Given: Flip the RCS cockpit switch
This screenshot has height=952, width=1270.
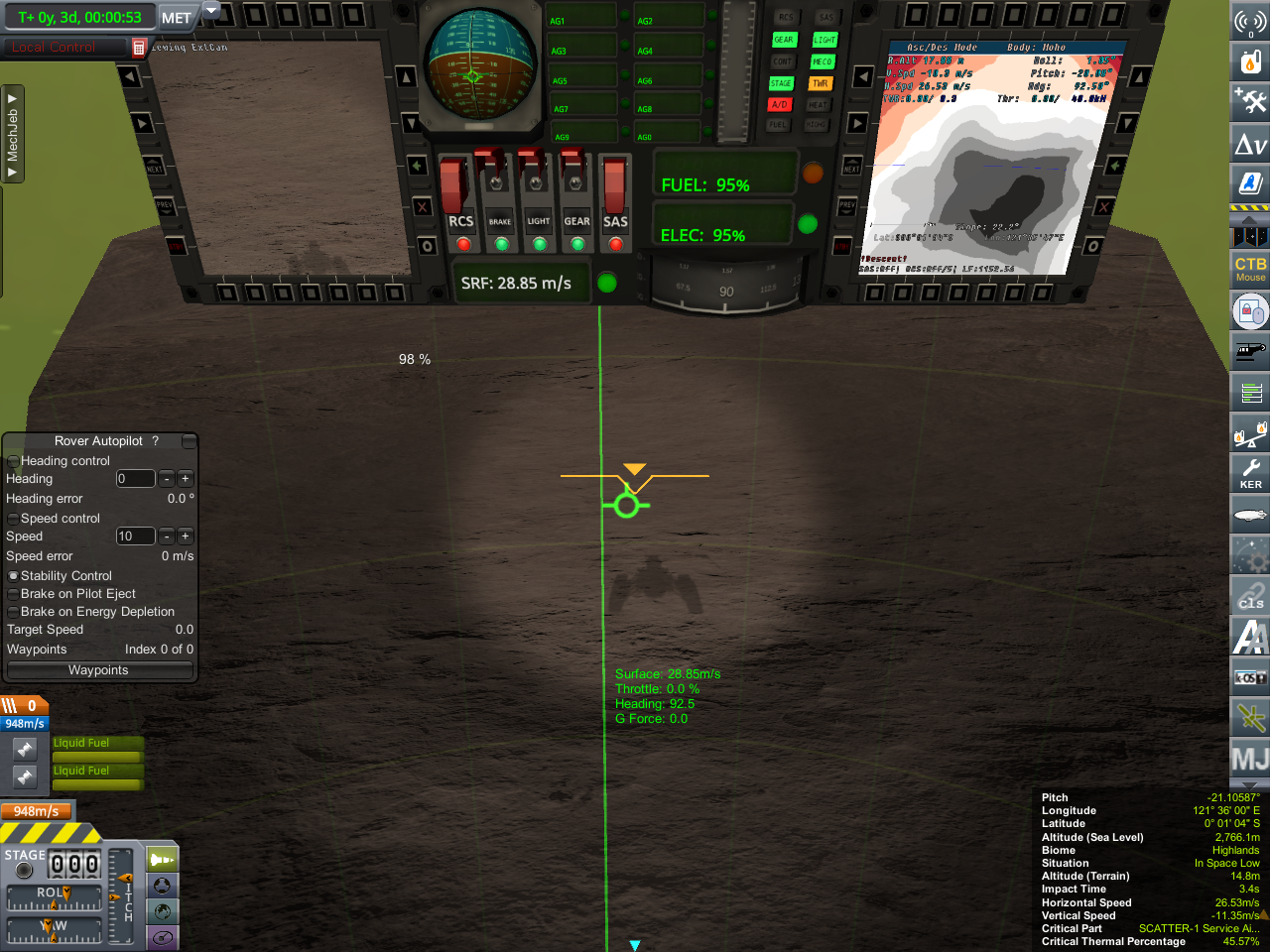Looking at the screenshot, I should 454,185.
